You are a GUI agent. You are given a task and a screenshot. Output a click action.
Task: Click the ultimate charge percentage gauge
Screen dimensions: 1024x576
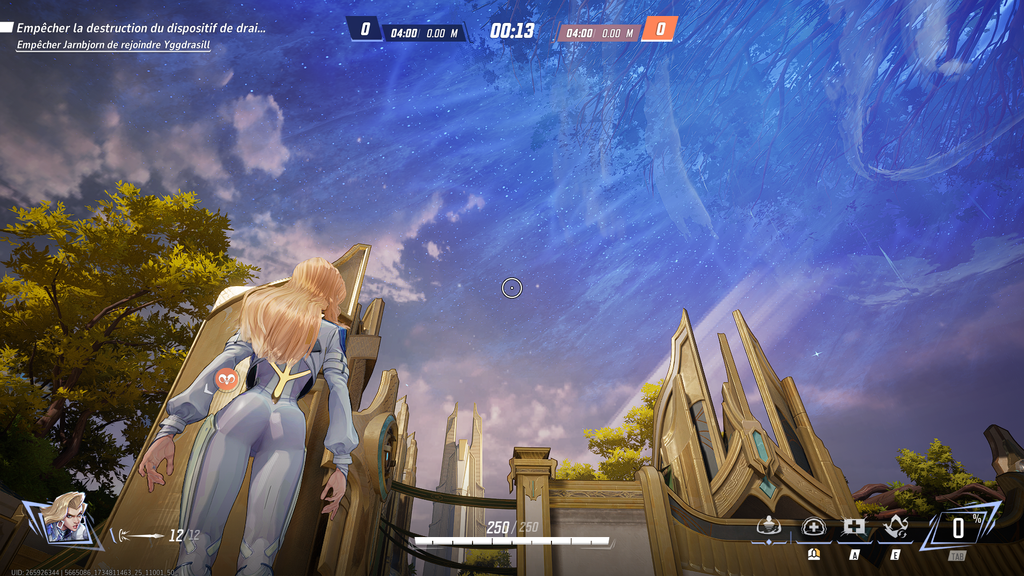tap(957, 529)
